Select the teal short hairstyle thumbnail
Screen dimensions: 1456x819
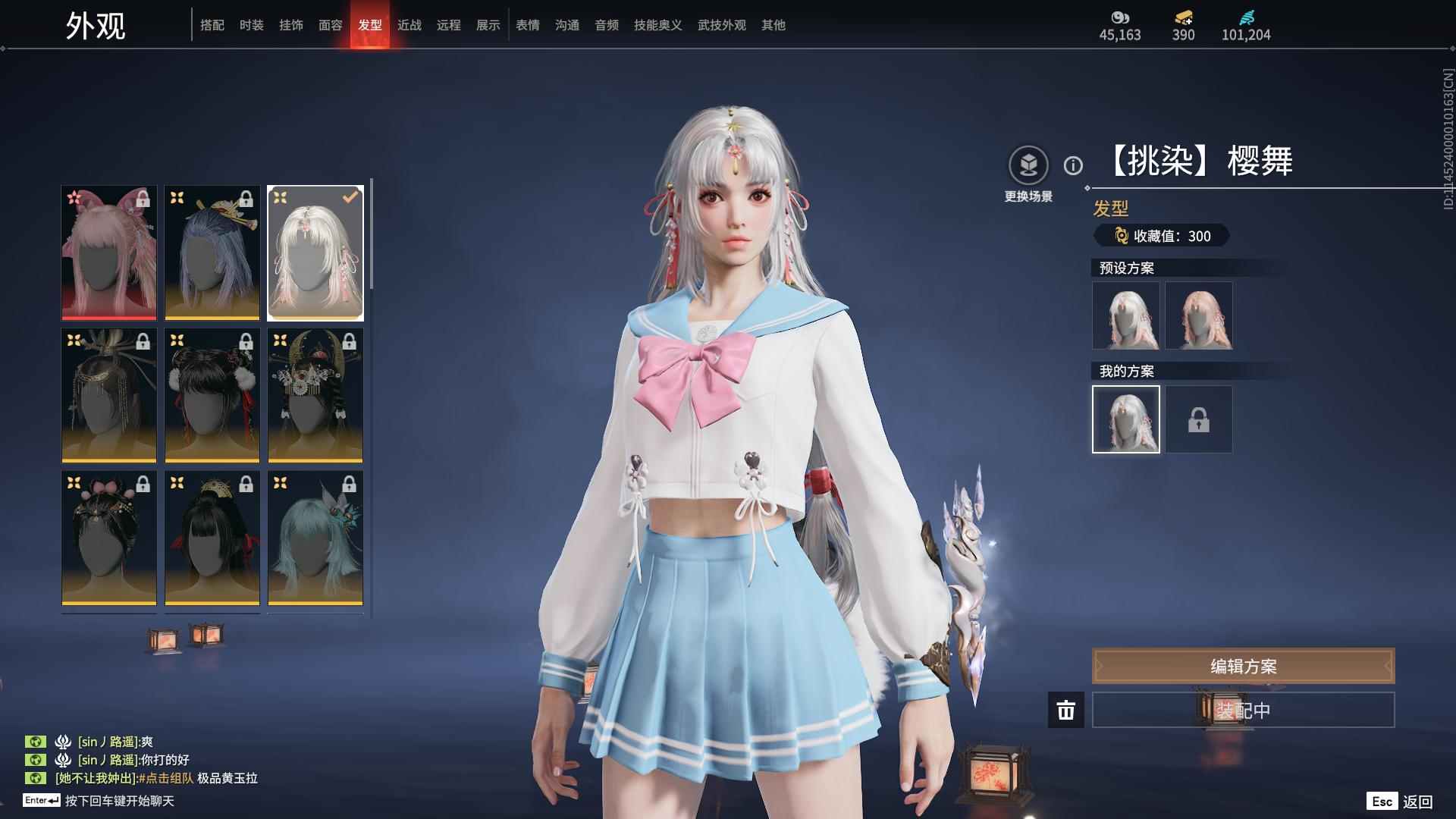[315, 538]
